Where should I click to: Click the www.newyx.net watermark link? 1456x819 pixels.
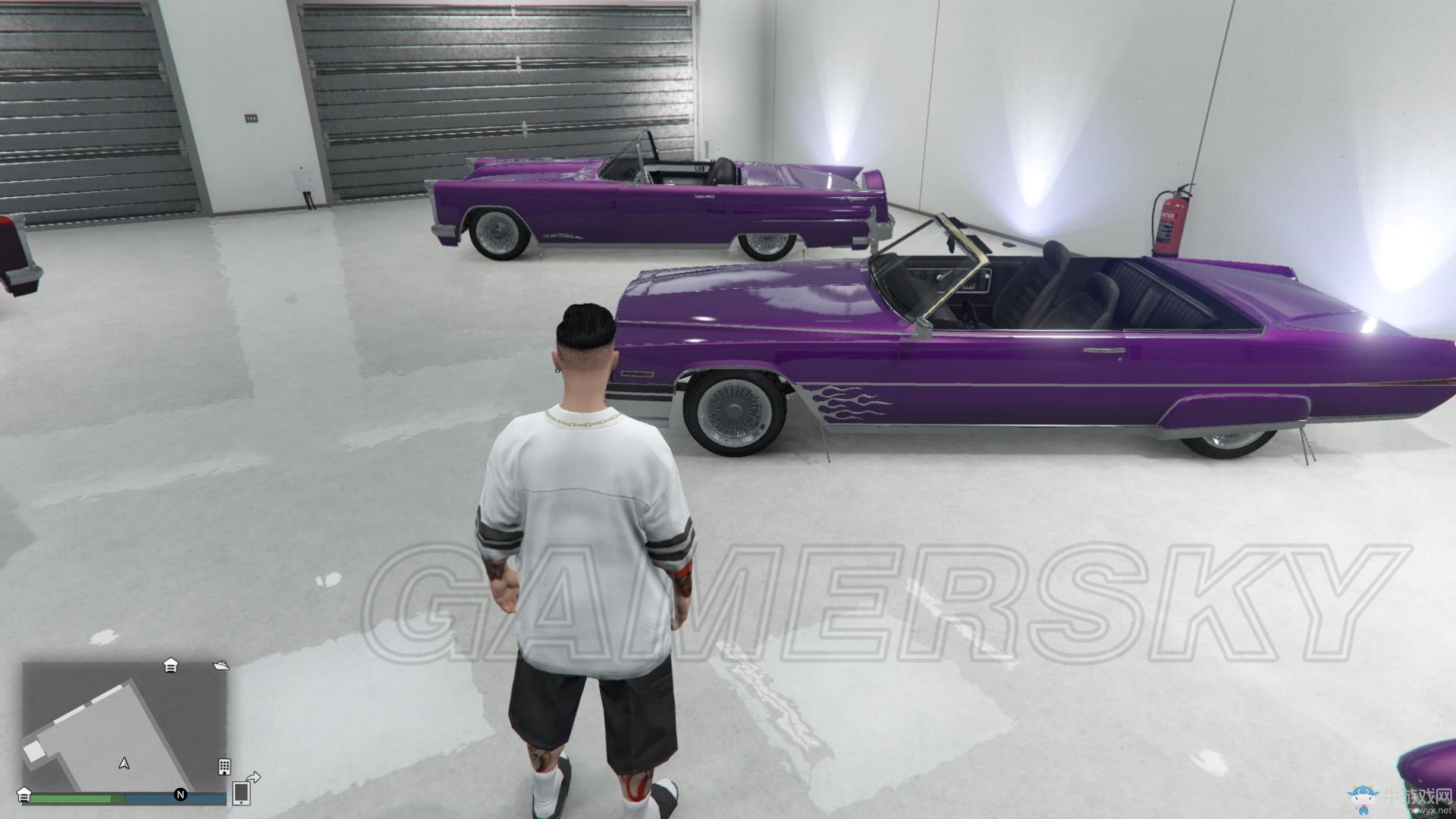point(1420,811)
